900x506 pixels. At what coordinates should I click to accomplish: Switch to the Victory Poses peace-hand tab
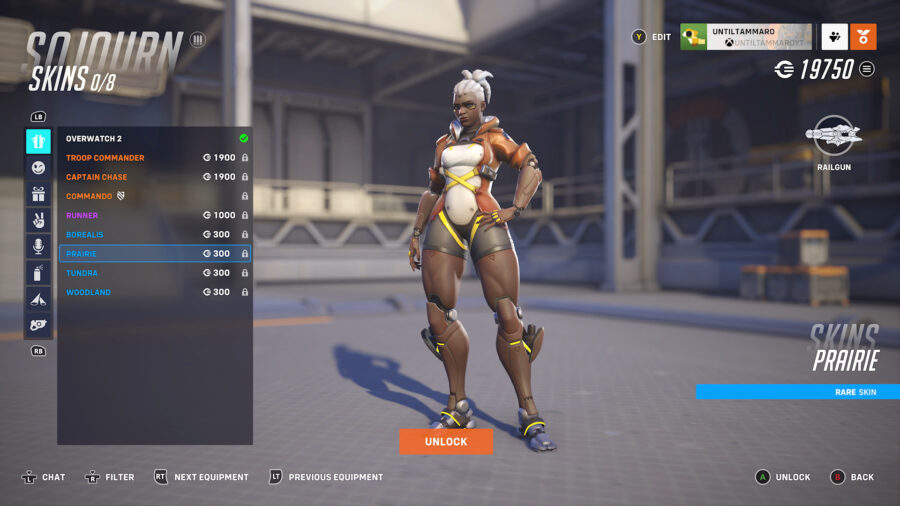tap(38, 220)
